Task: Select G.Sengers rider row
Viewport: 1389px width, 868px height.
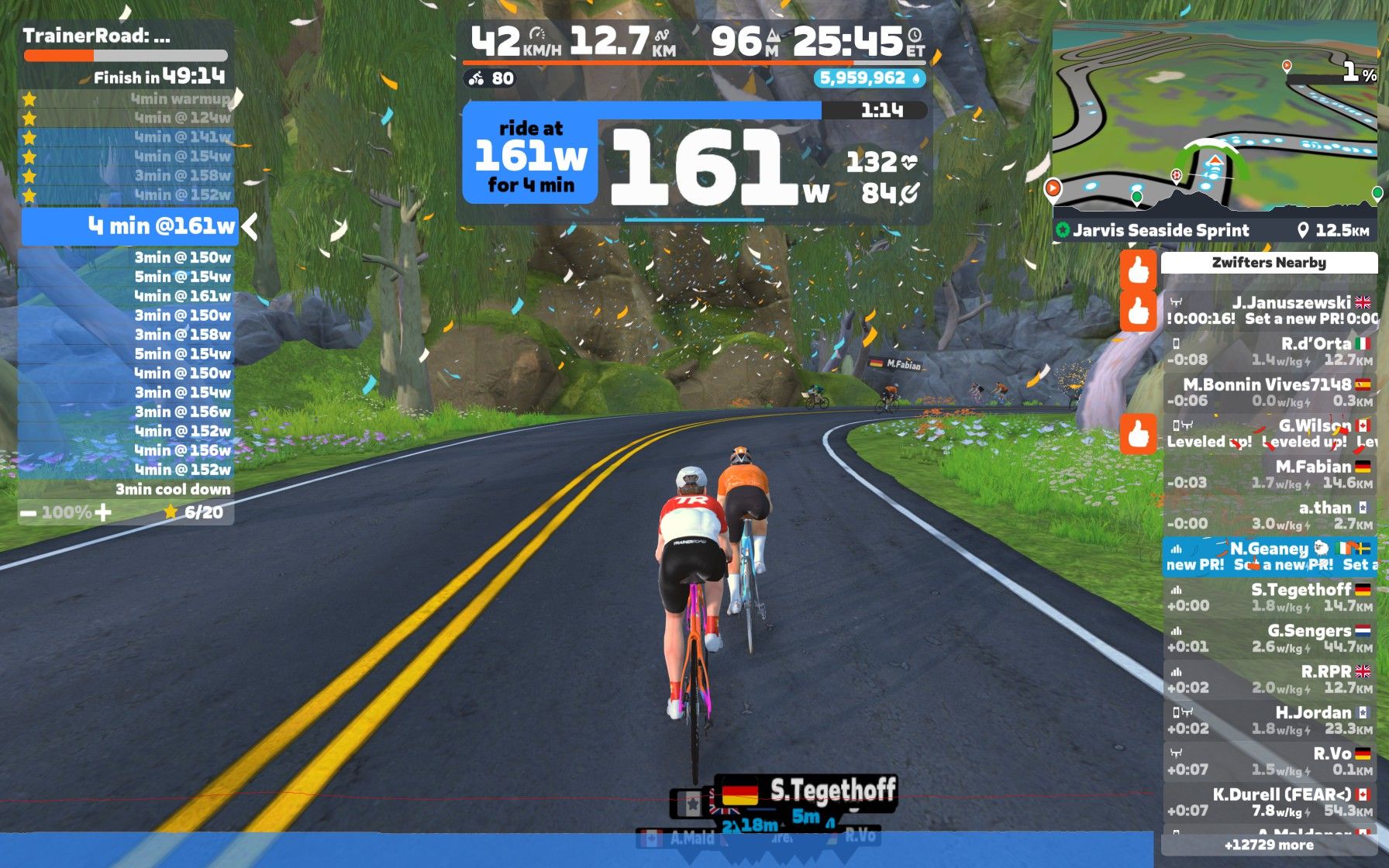Action: 1269,639
